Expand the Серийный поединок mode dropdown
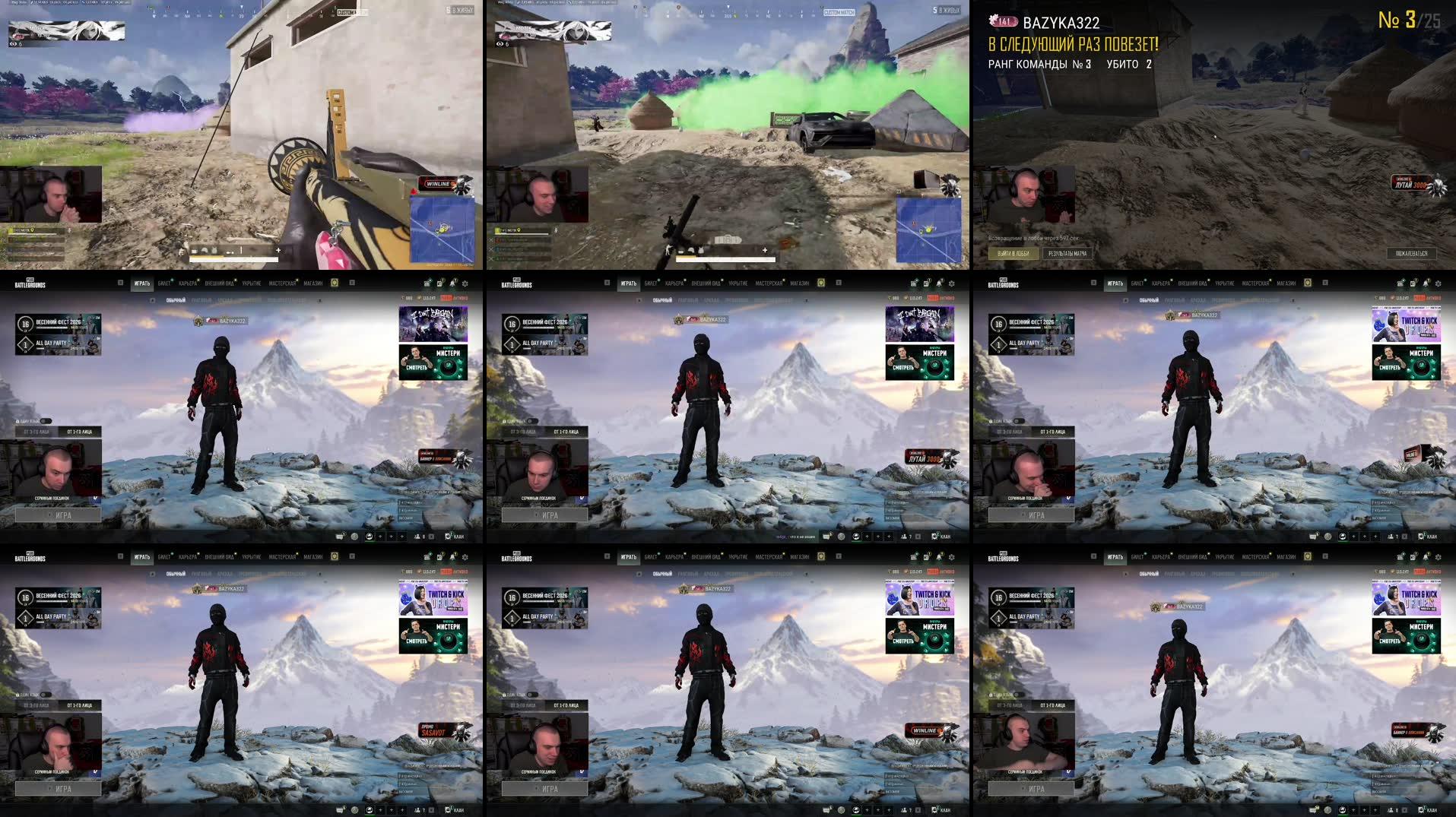Viewport: 1456px width, 817px height. click(x=94, y=499)
